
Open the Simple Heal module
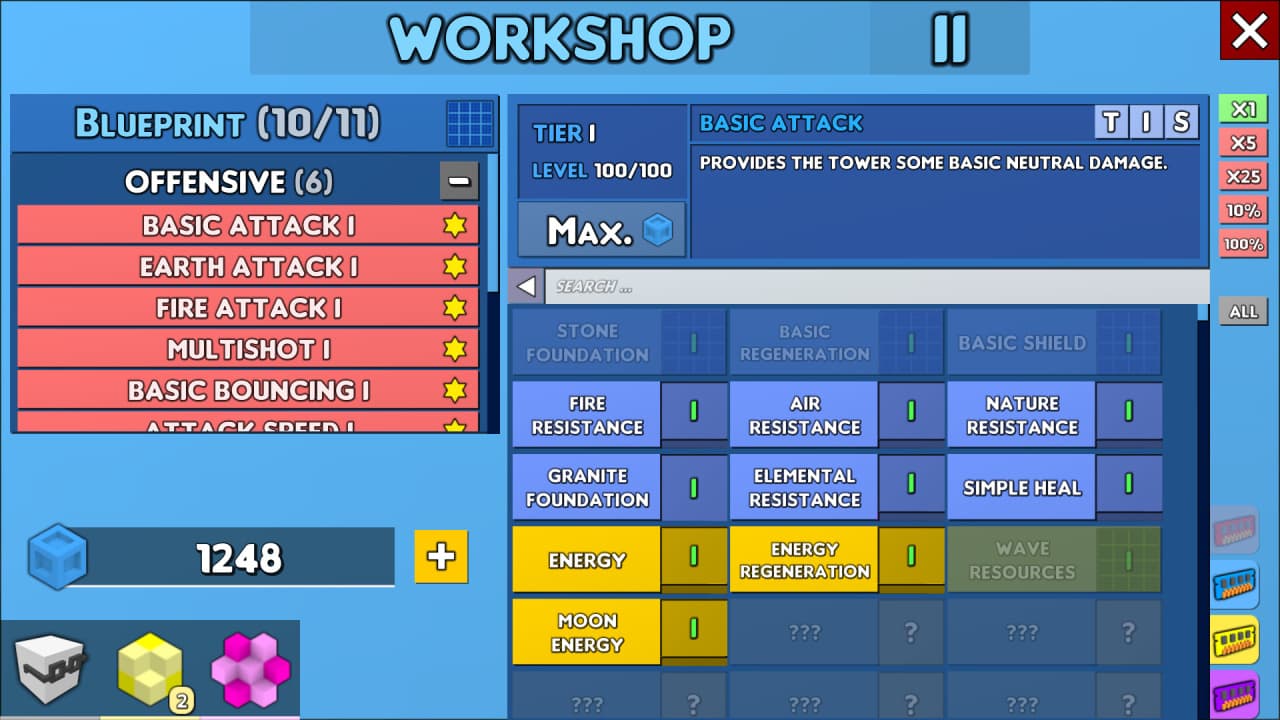tap(1021, 488)
